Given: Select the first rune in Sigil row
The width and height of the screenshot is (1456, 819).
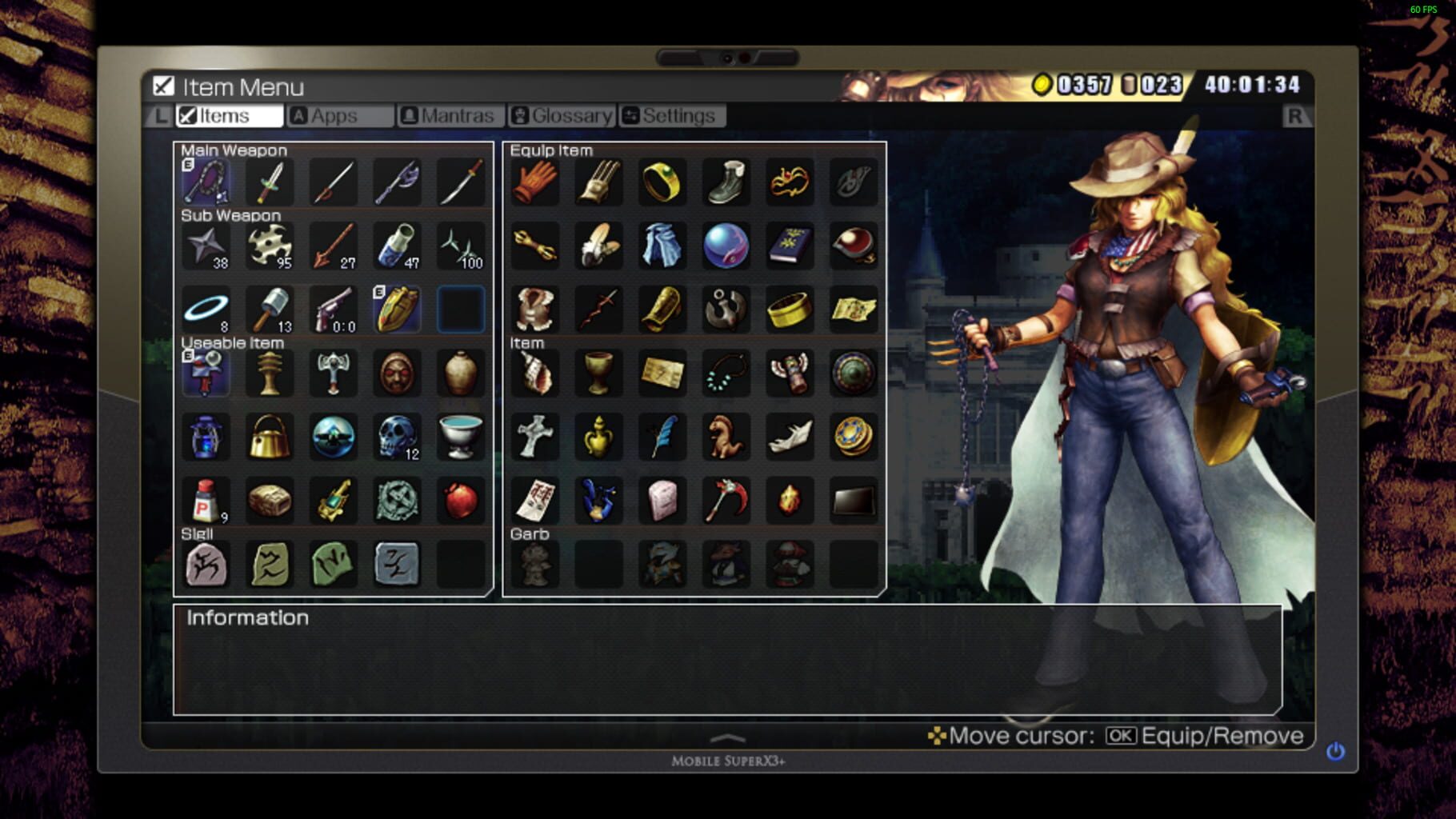Looking at the screenshot, I should pos(206,565).
